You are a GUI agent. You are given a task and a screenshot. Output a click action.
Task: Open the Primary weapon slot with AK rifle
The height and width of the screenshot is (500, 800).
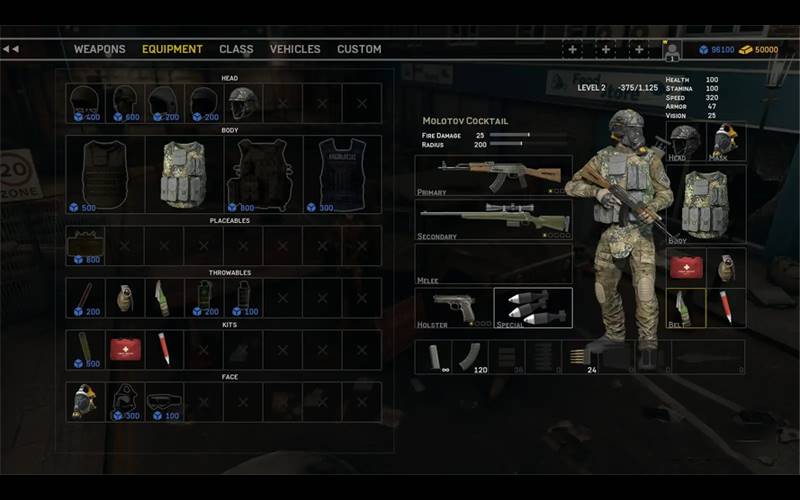point(494,175)
